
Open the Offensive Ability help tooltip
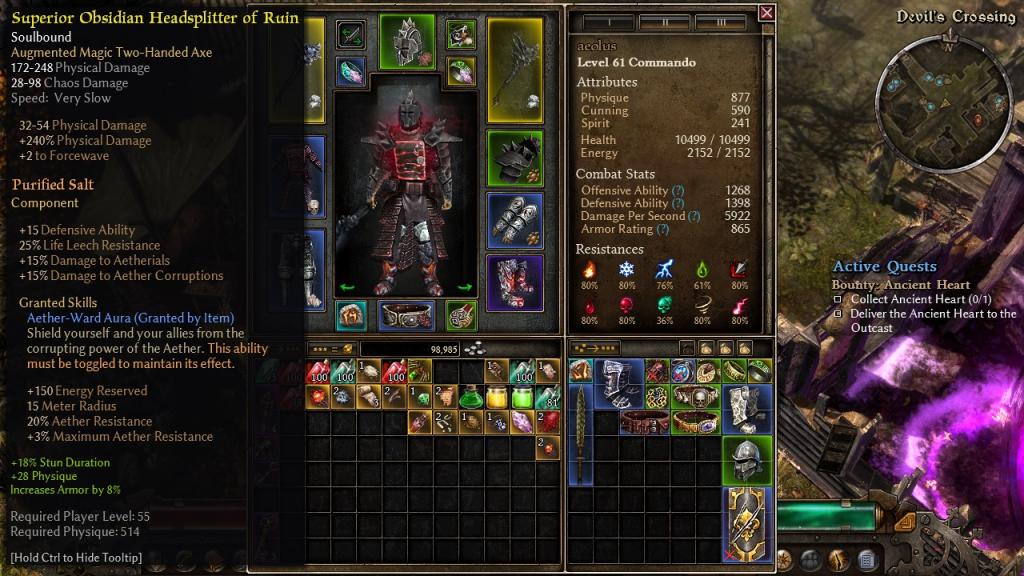tap(678, 190)
